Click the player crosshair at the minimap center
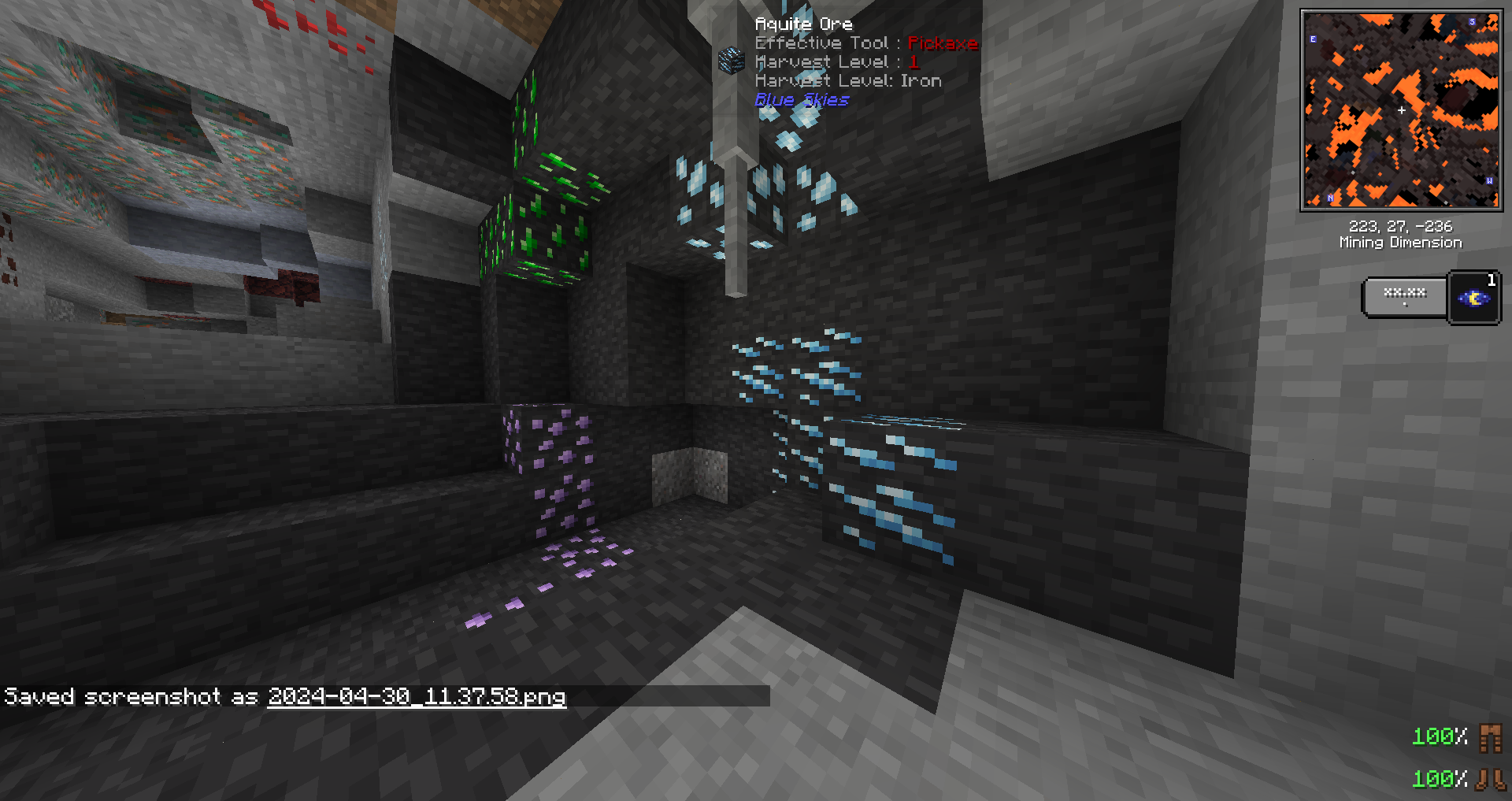Viewport: 1512px width, 801px height. coord(1402,111)
